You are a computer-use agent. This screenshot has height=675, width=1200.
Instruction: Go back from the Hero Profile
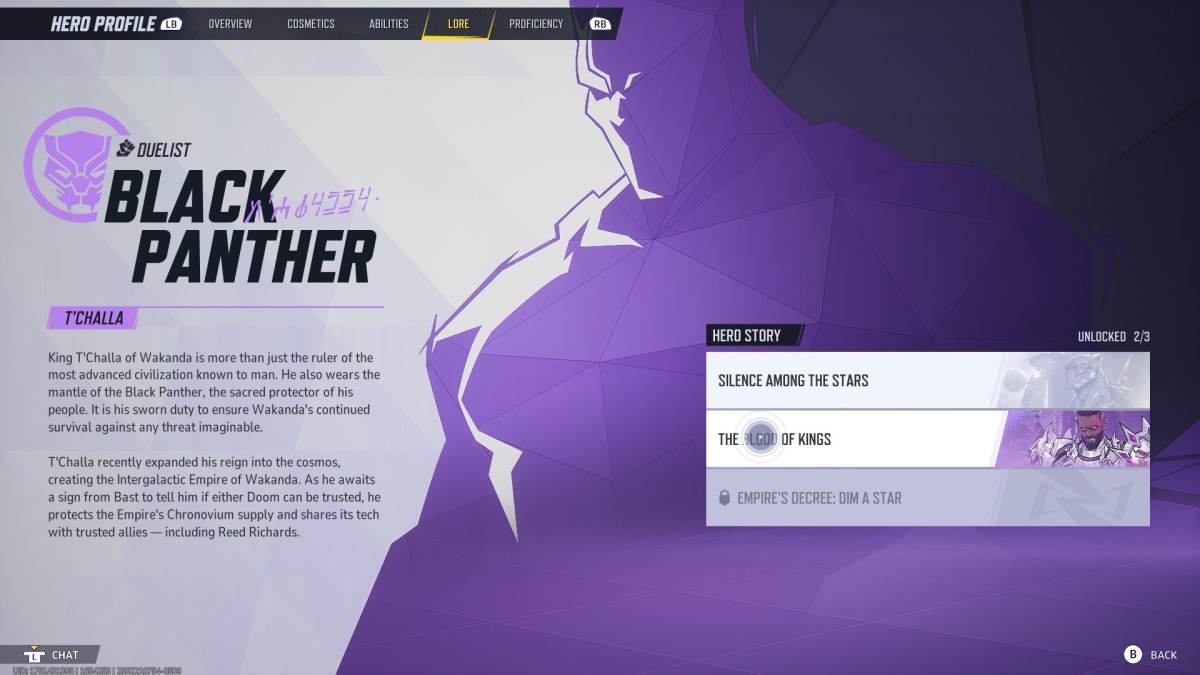1151,654
